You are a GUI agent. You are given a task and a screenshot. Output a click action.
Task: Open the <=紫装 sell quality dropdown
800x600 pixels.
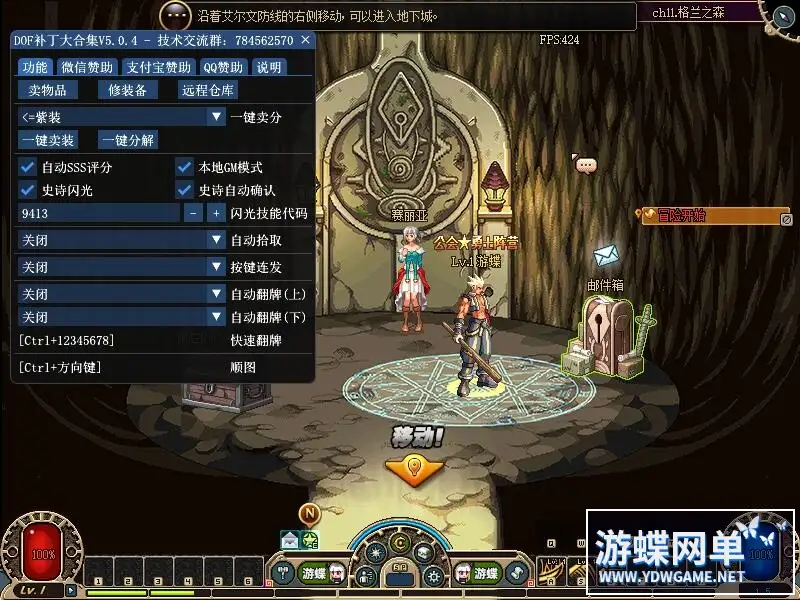tap(122, 117)
